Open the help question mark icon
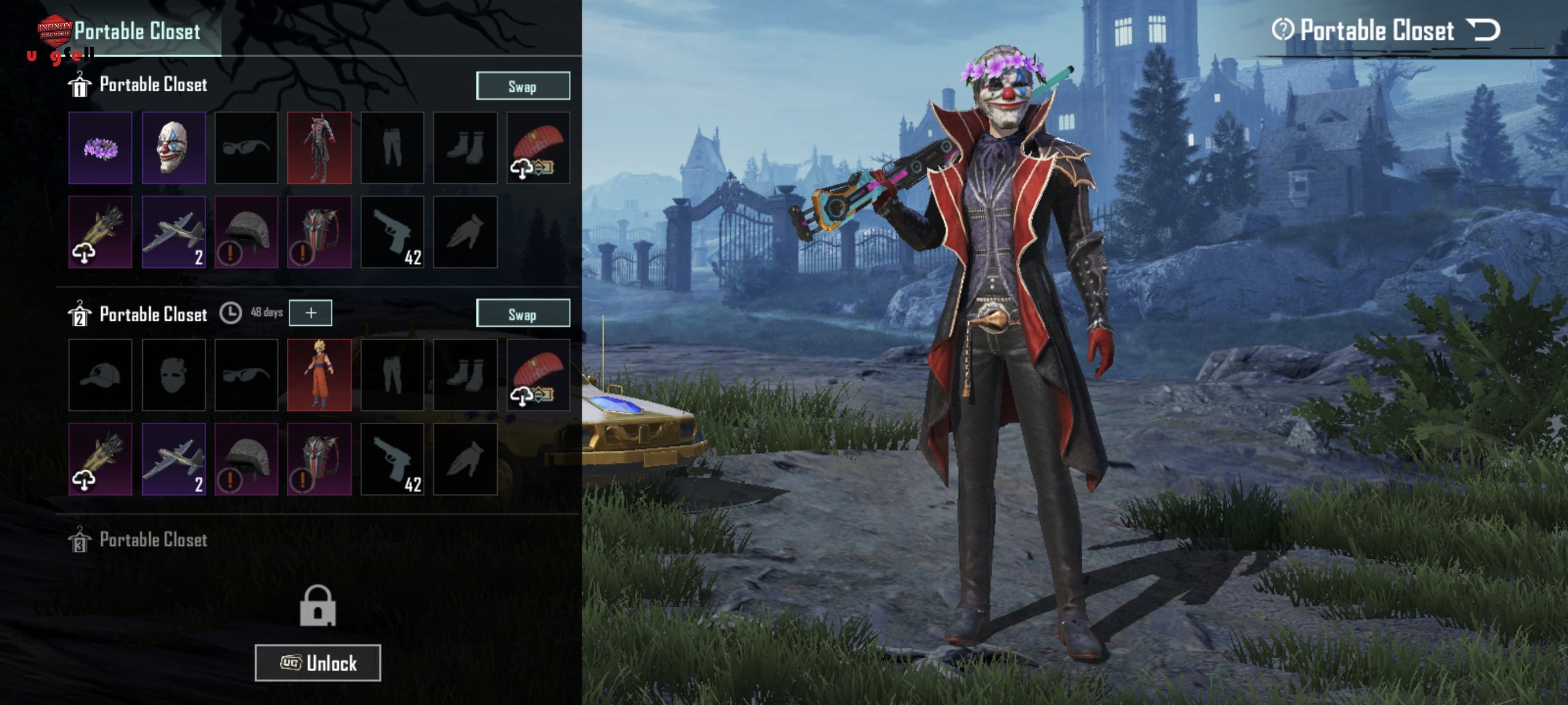 coord(1282,30)
